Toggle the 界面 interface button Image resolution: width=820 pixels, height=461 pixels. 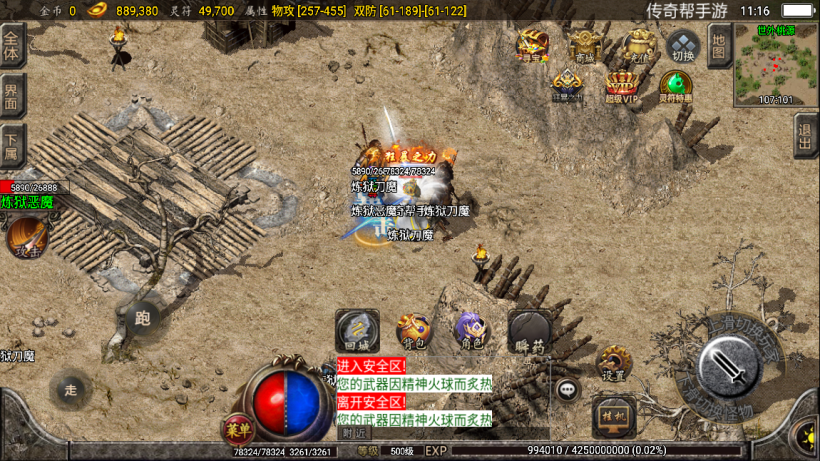click(x=12, y=95)
